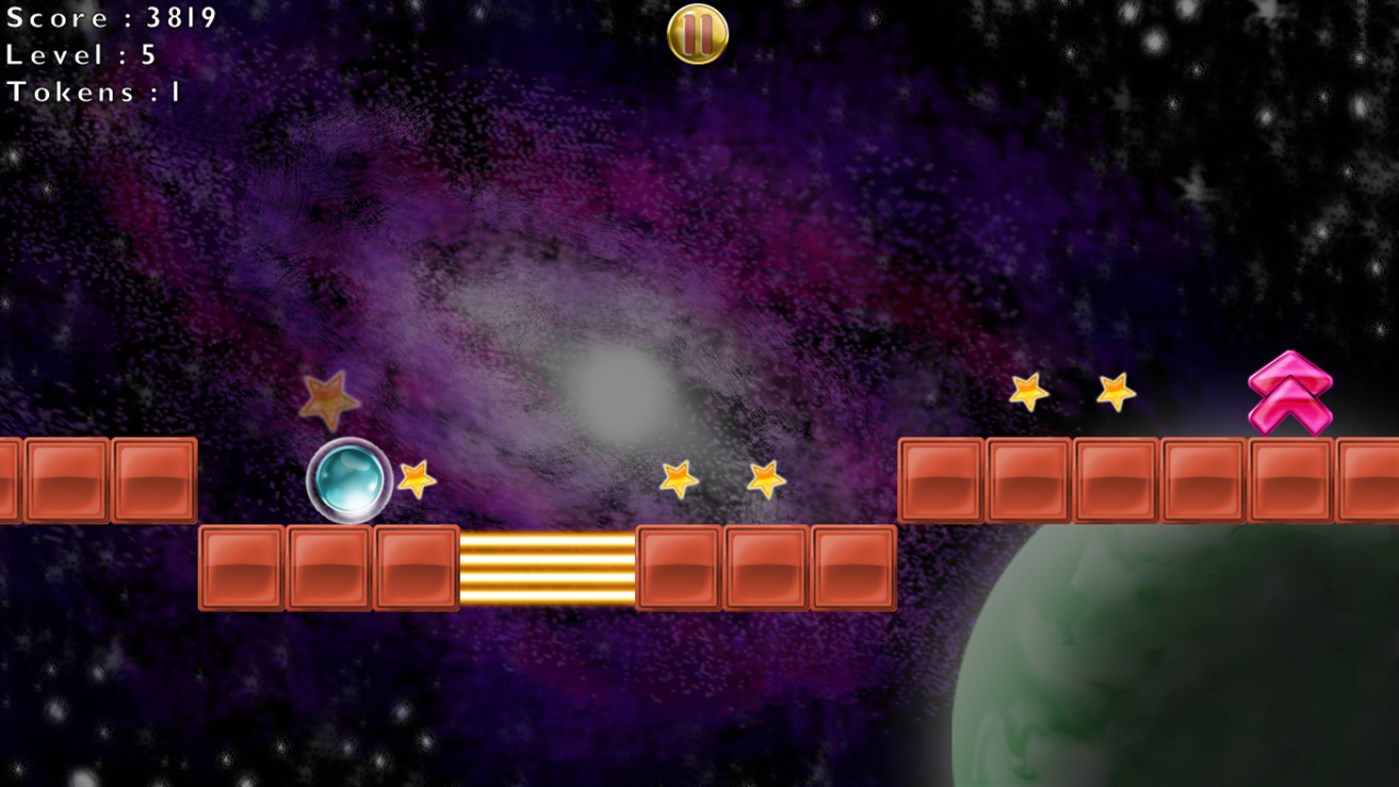Click the leftmost star in the mid-air pair
This screenshot has width=1399, height=787.
point(680,479)
